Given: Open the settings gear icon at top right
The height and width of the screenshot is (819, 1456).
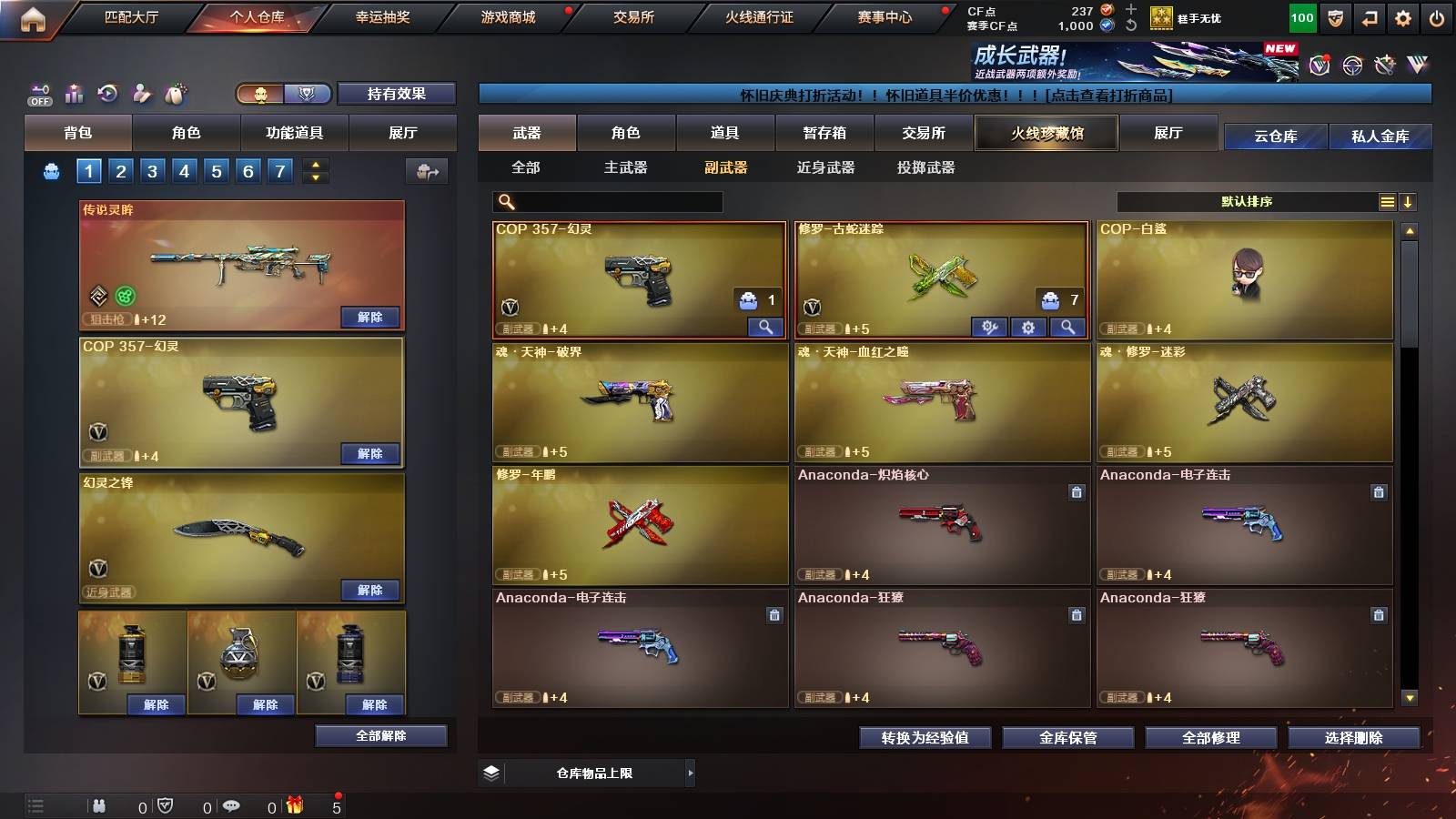Looking at the screenshot, I should 1403,16.
